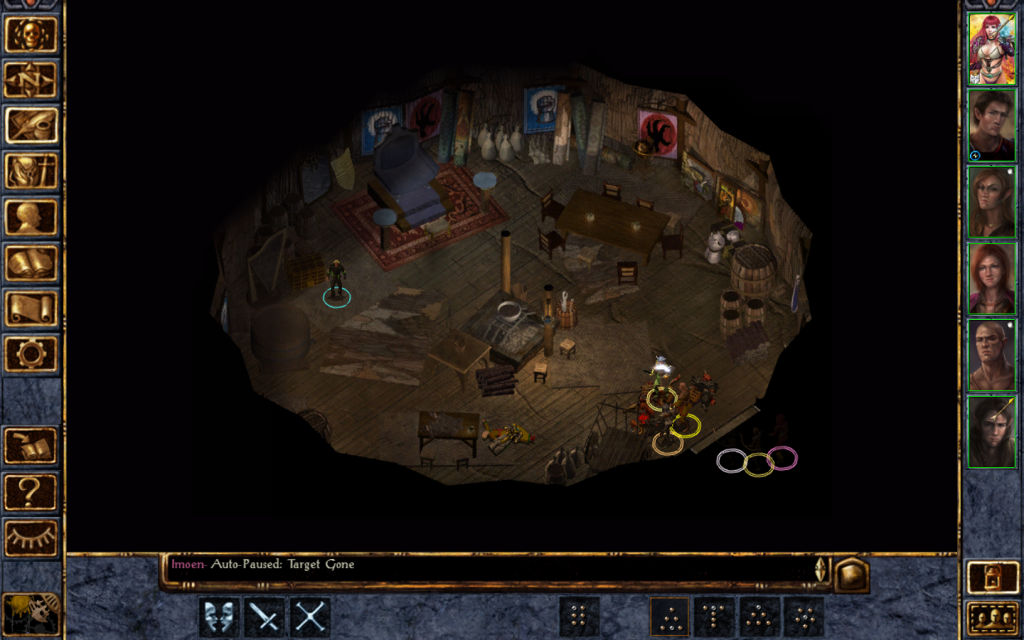The width and height of the screenshot is (1024, 640).
Task: Open the mage spellbook icon
Action: pos(31,263)
